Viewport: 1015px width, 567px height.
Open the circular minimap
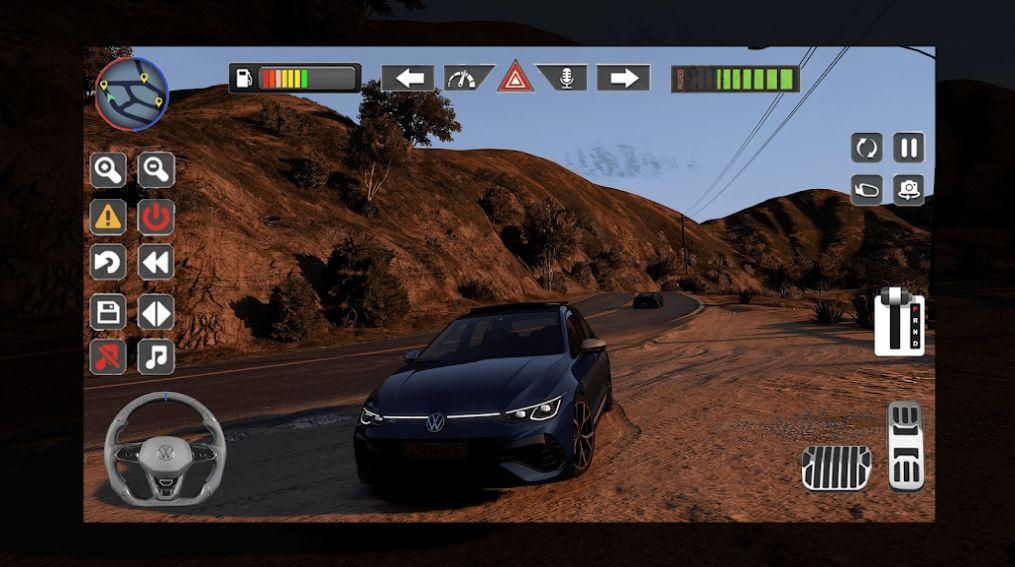(131, 94)
